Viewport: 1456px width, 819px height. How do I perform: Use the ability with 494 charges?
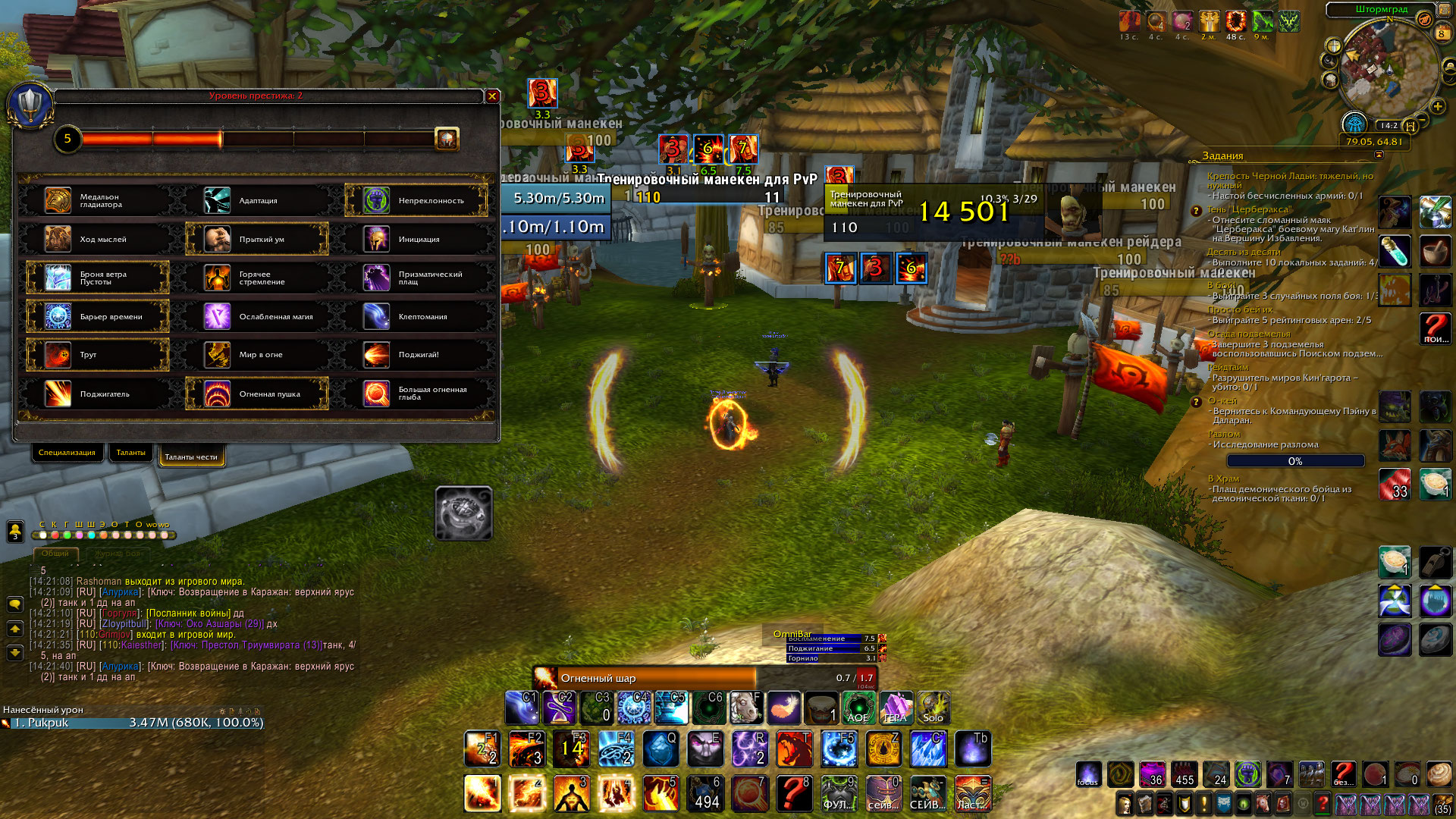(707, 793)
